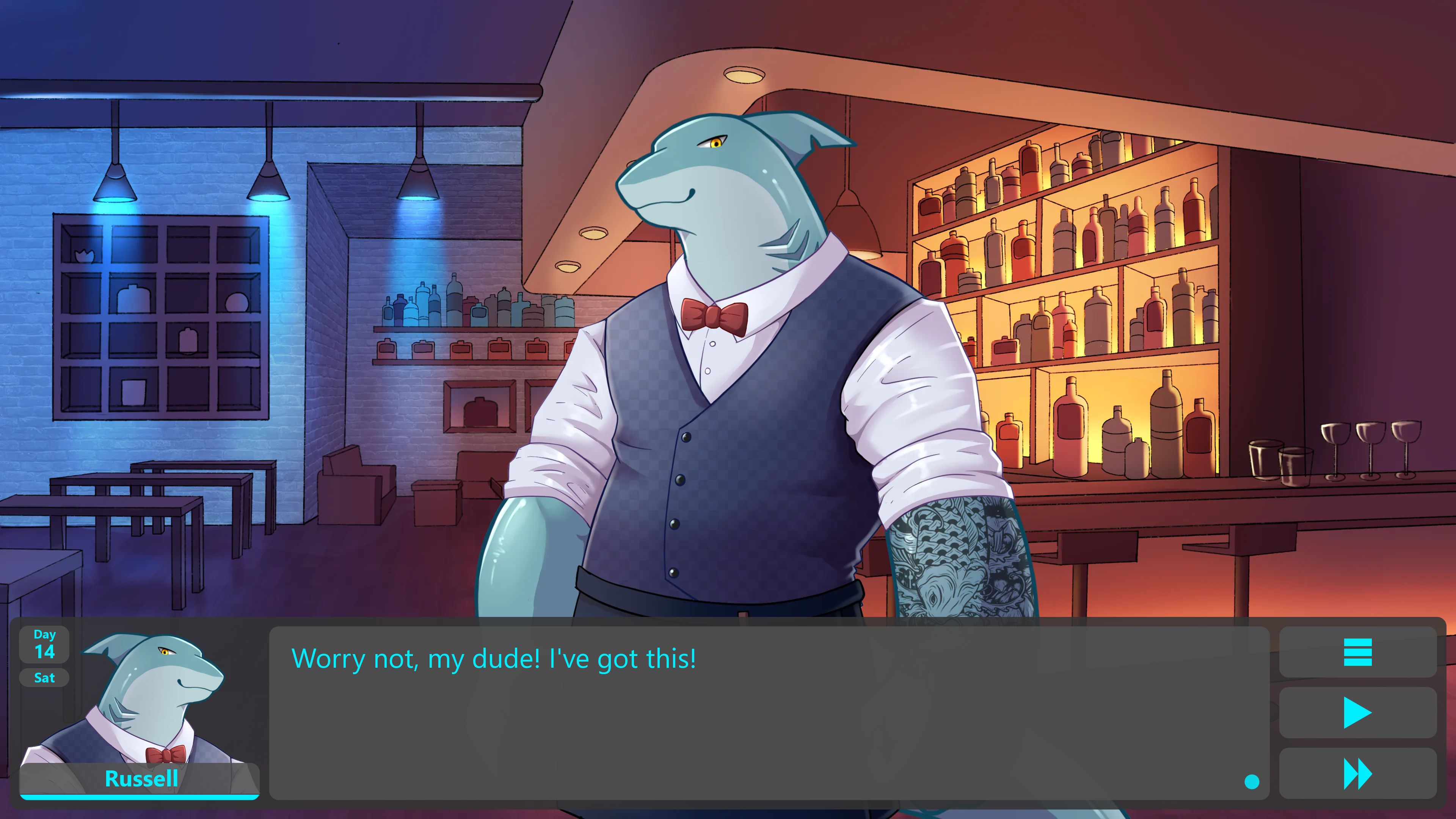The width and height of the screenshot is (1456, 819).
Task: Activate the fast-forward skip button
Action: click(1357, 774)
